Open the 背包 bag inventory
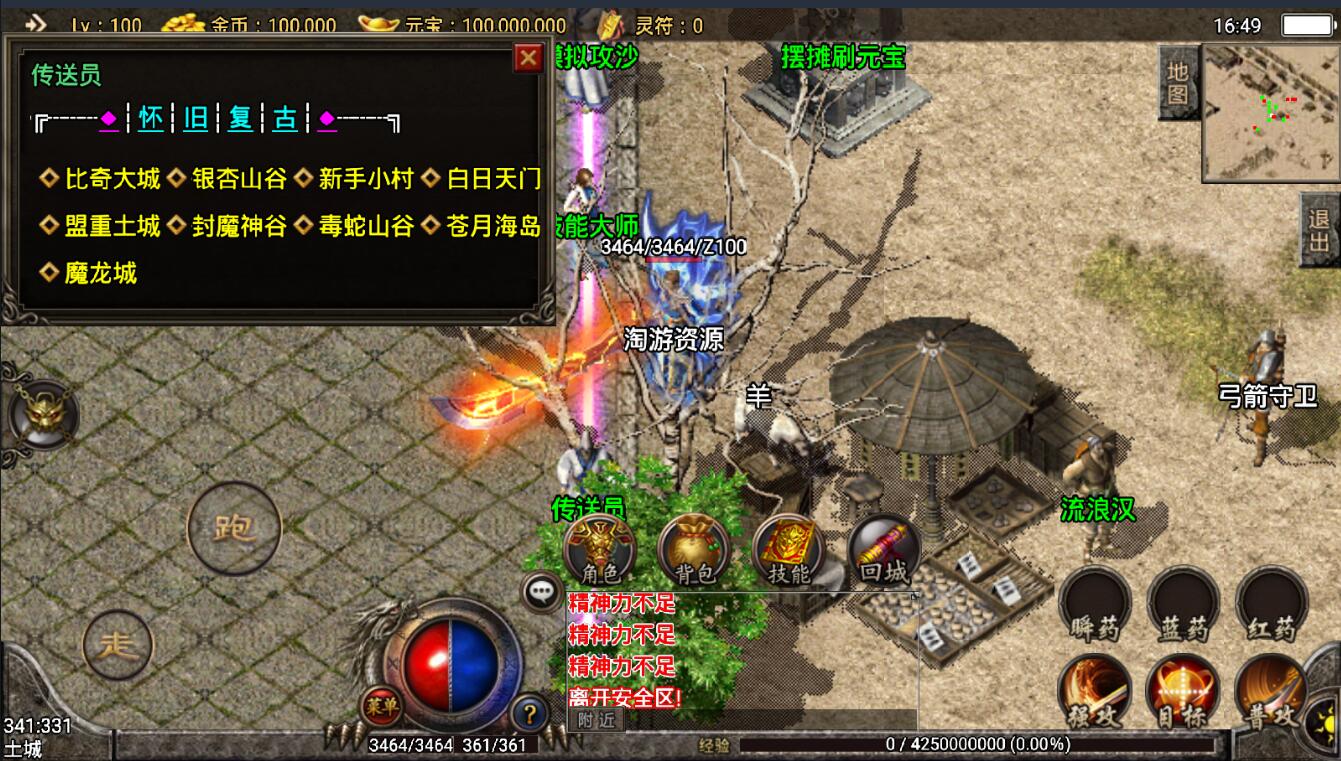This screenshot has width=1341, height=761. (694, 551)
